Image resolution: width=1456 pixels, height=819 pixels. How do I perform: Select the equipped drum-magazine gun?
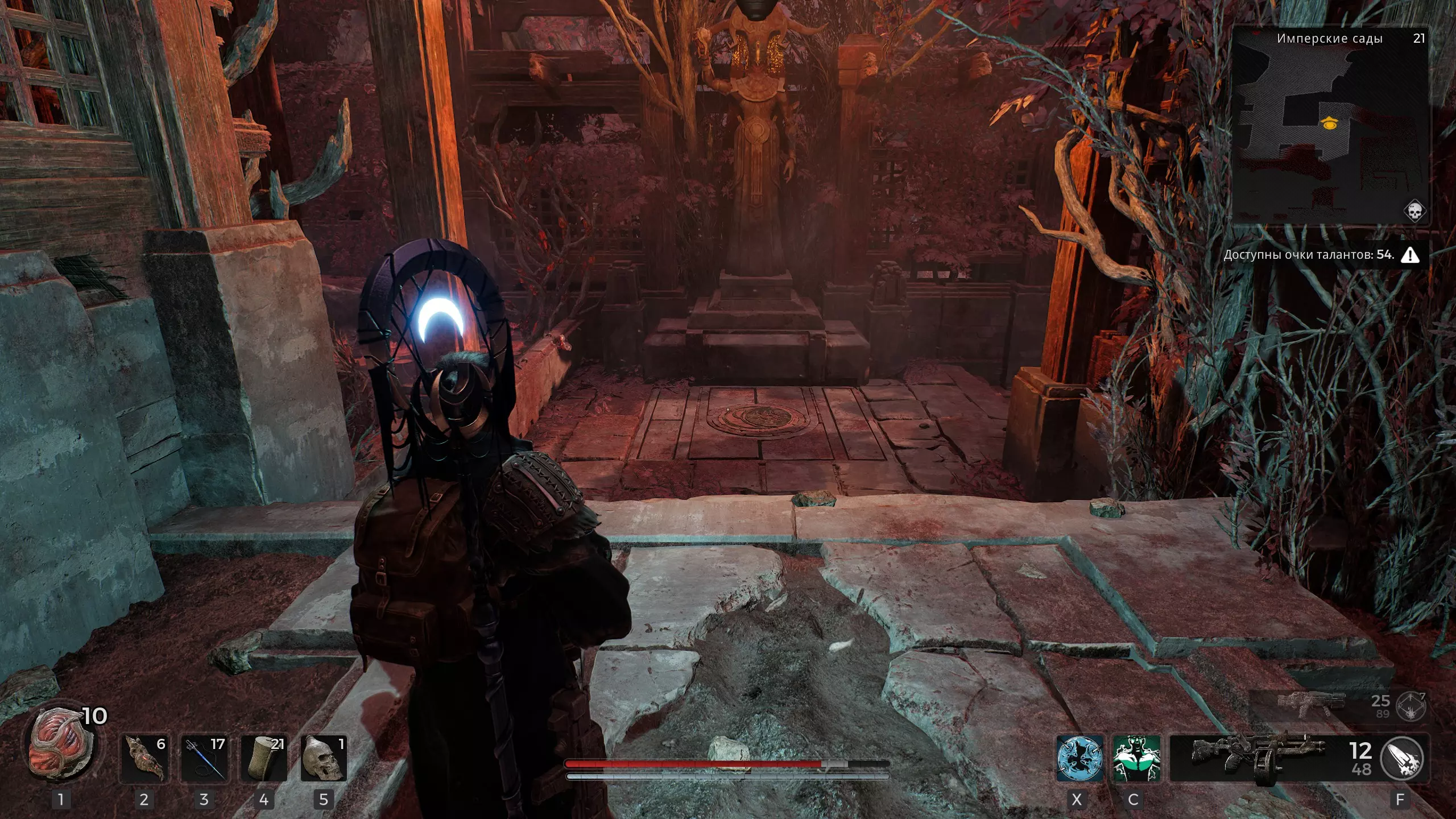click(1257, 758)
